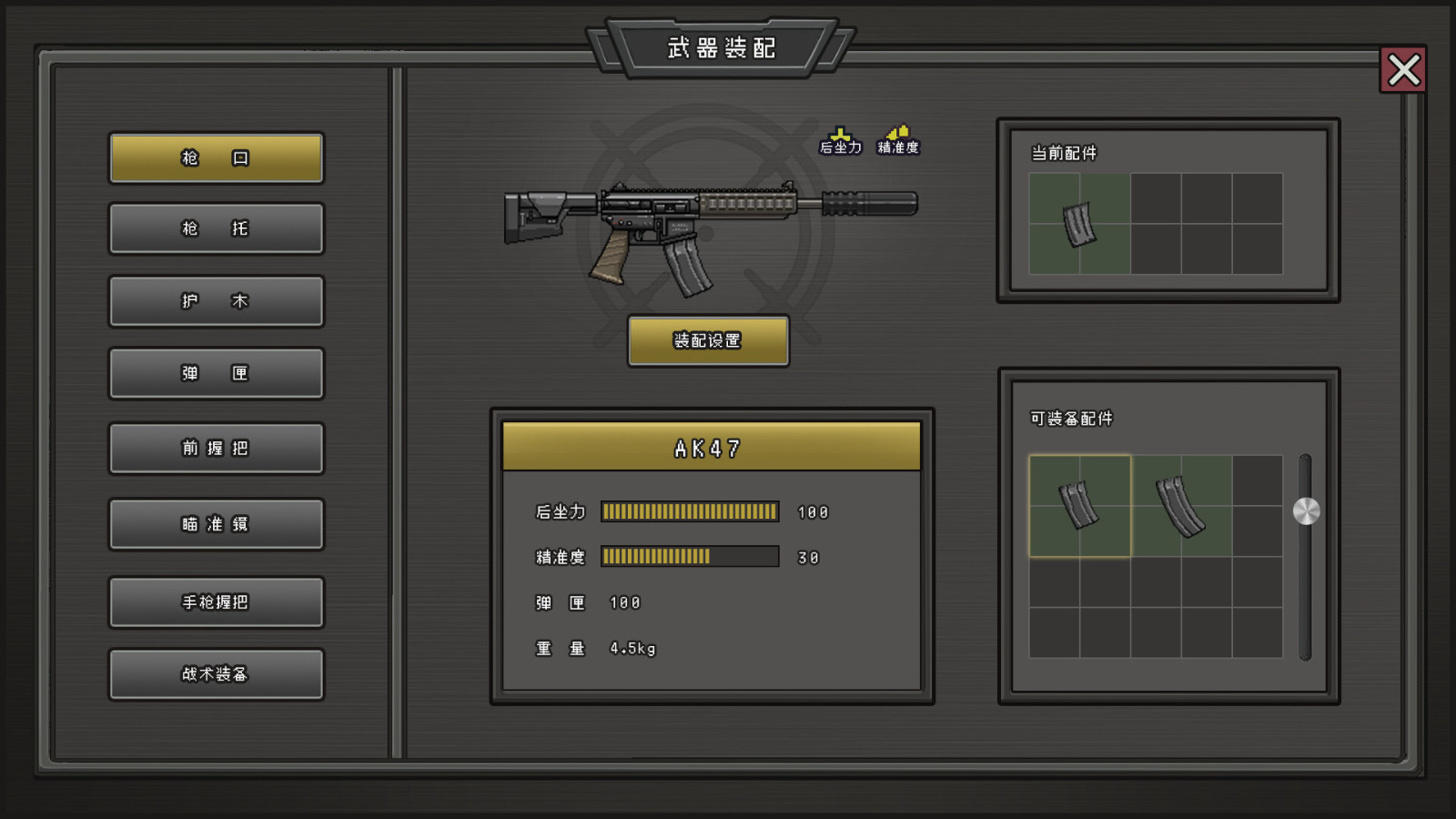
Task: Open the 枪口 muzzle category
Action: coord(216,157)
